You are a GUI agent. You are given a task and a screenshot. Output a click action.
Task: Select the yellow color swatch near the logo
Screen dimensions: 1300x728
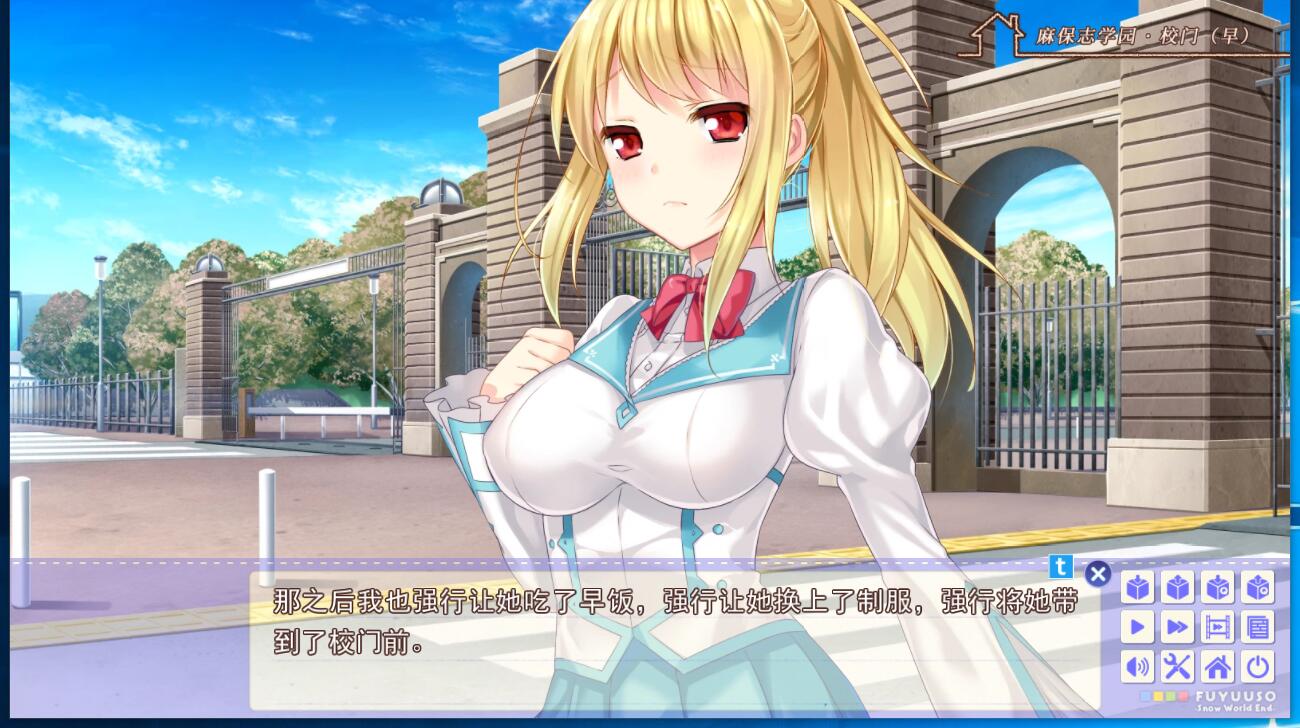pos(1159,696)
